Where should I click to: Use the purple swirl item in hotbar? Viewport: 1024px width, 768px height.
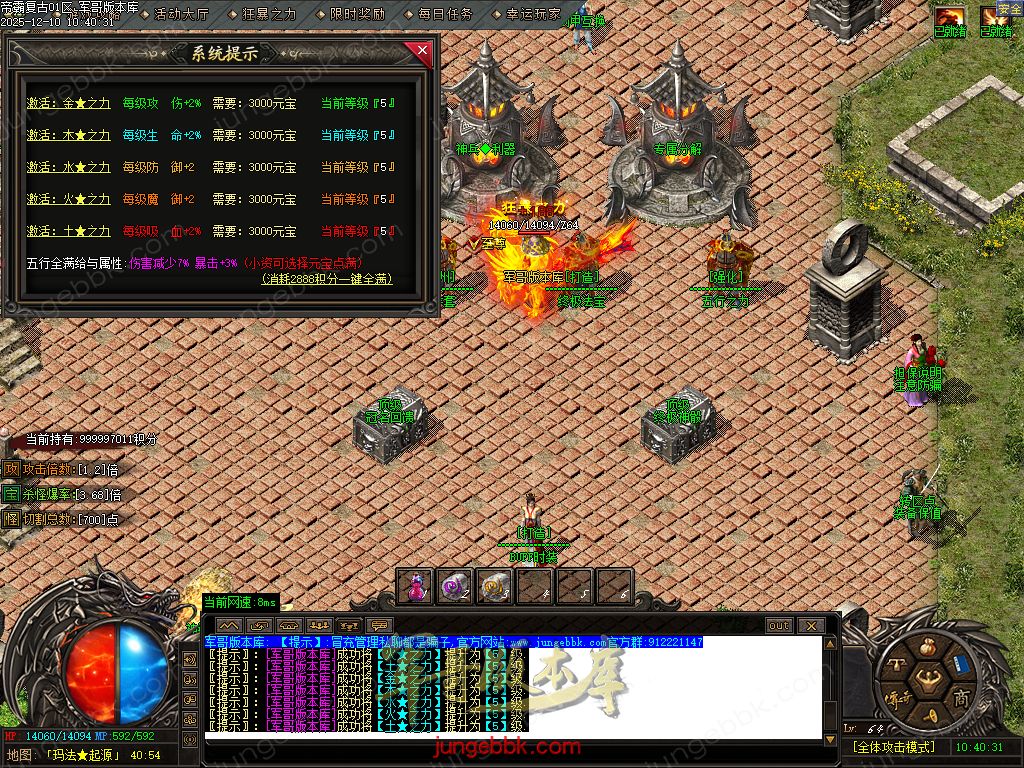click(455, 587)
